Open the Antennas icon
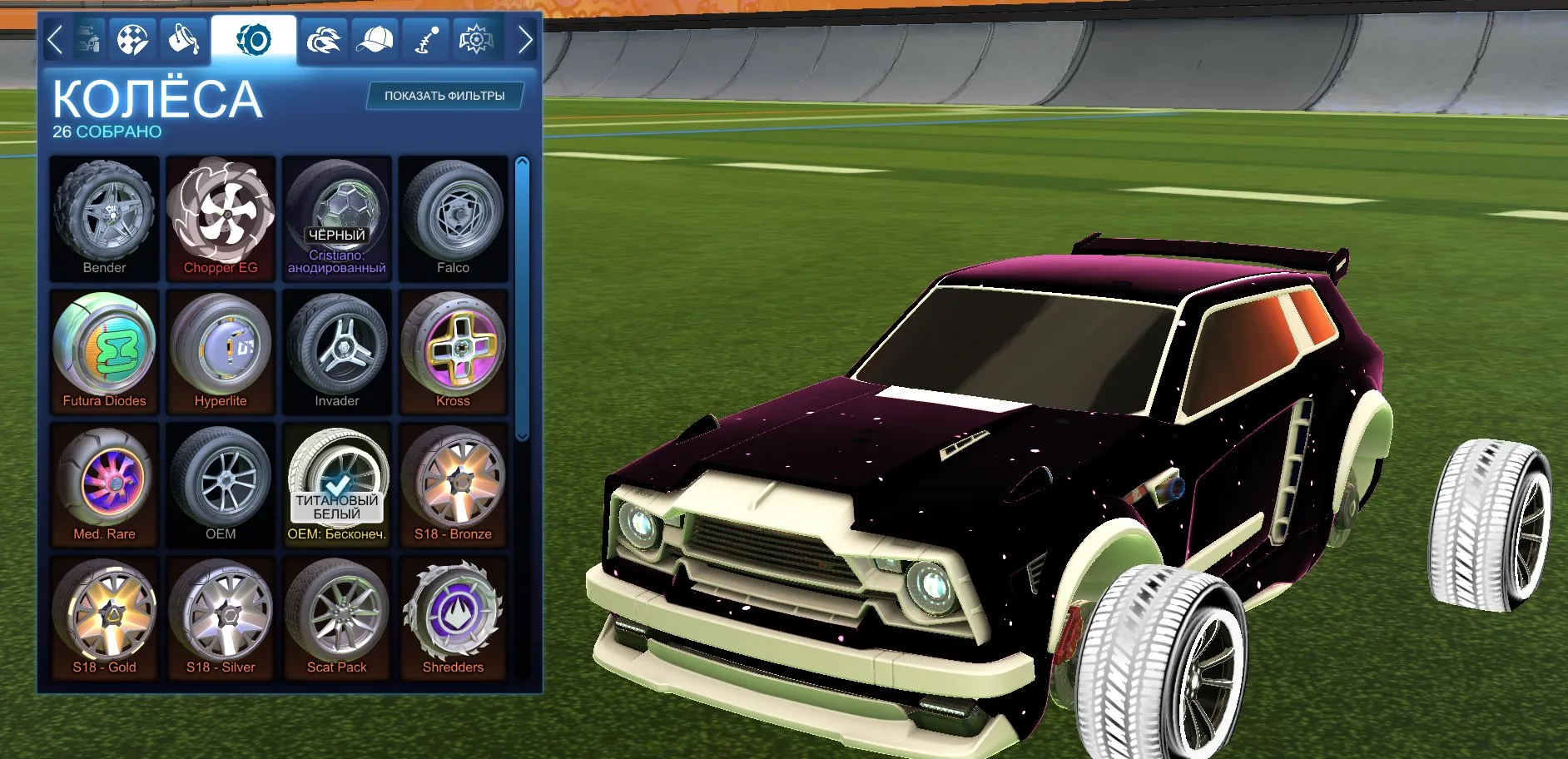Image resolution: width=1568 pixels, height=759 pixels. tap(424, 37)
